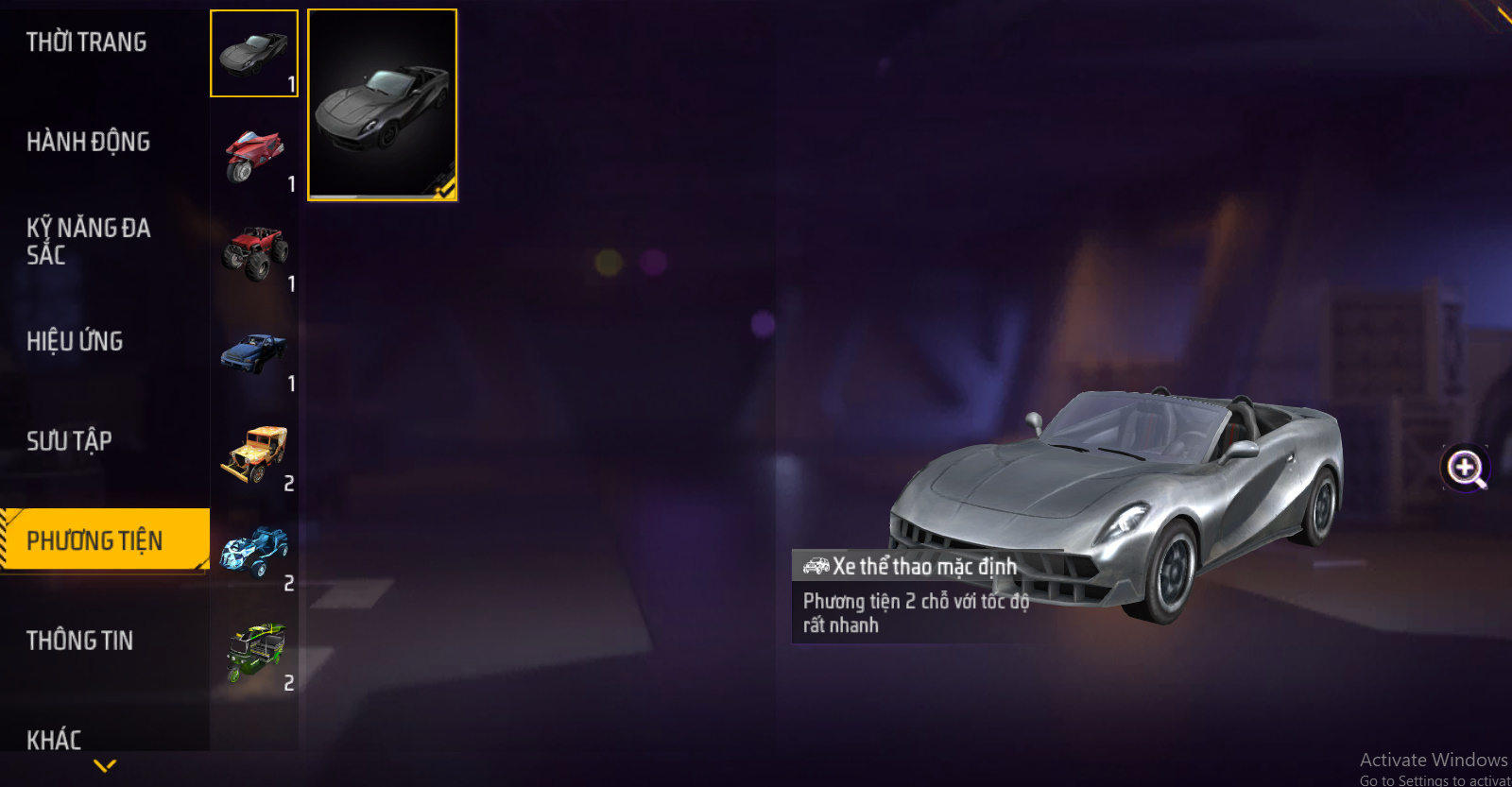Screen dimensions: 1512x787
Task: Choose the green tuk-tuk vehicle
Action: coord(253,653)
